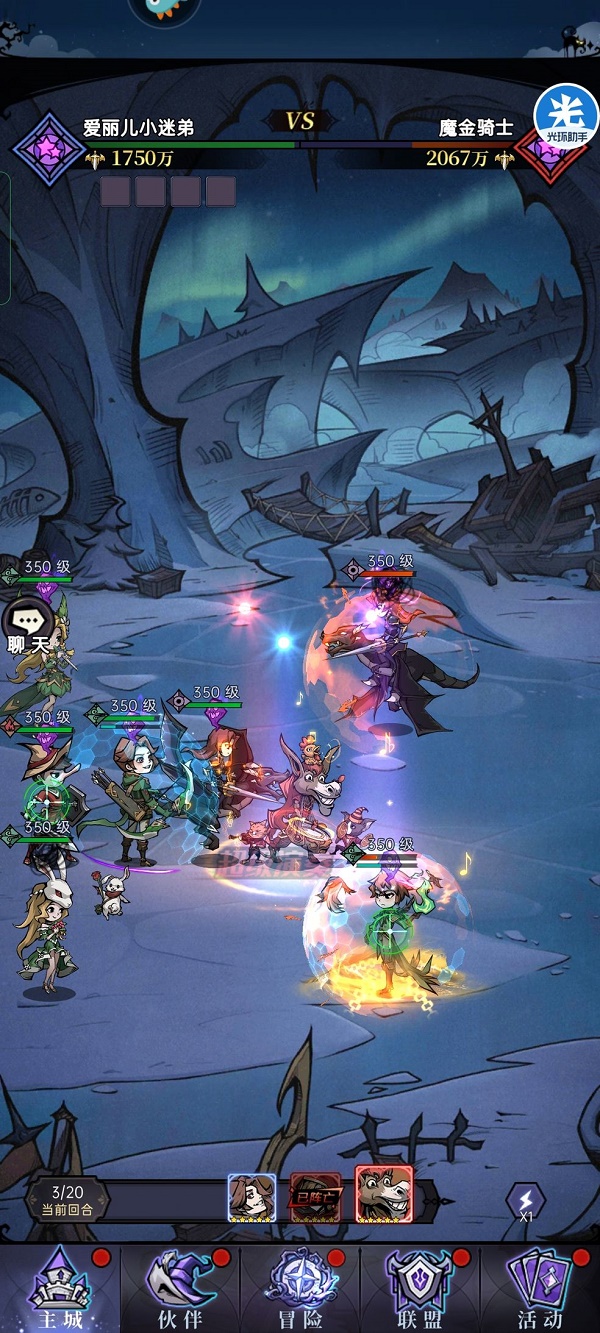Open the 联盟 alliance tab
The height and width of the screenshot is (1333, 600).
point(420,1289)
